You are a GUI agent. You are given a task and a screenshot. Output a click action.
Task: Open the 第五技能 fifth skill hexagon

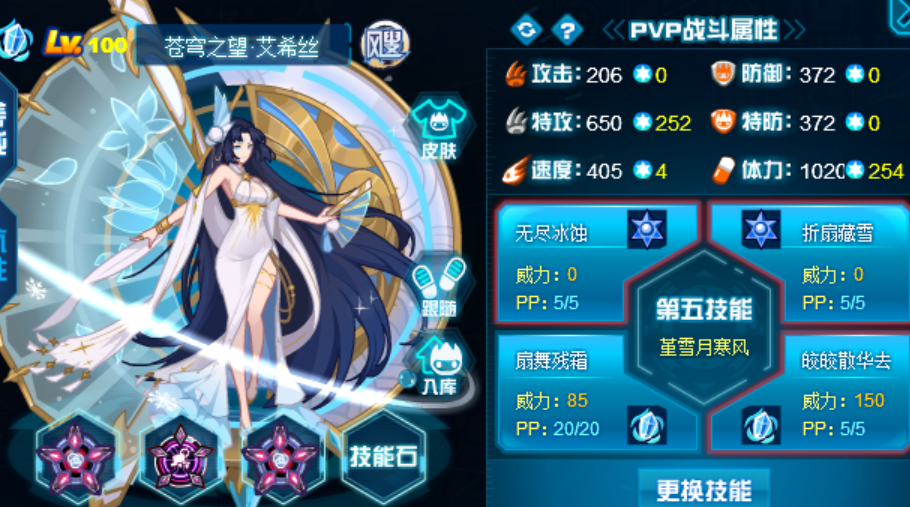704,325
